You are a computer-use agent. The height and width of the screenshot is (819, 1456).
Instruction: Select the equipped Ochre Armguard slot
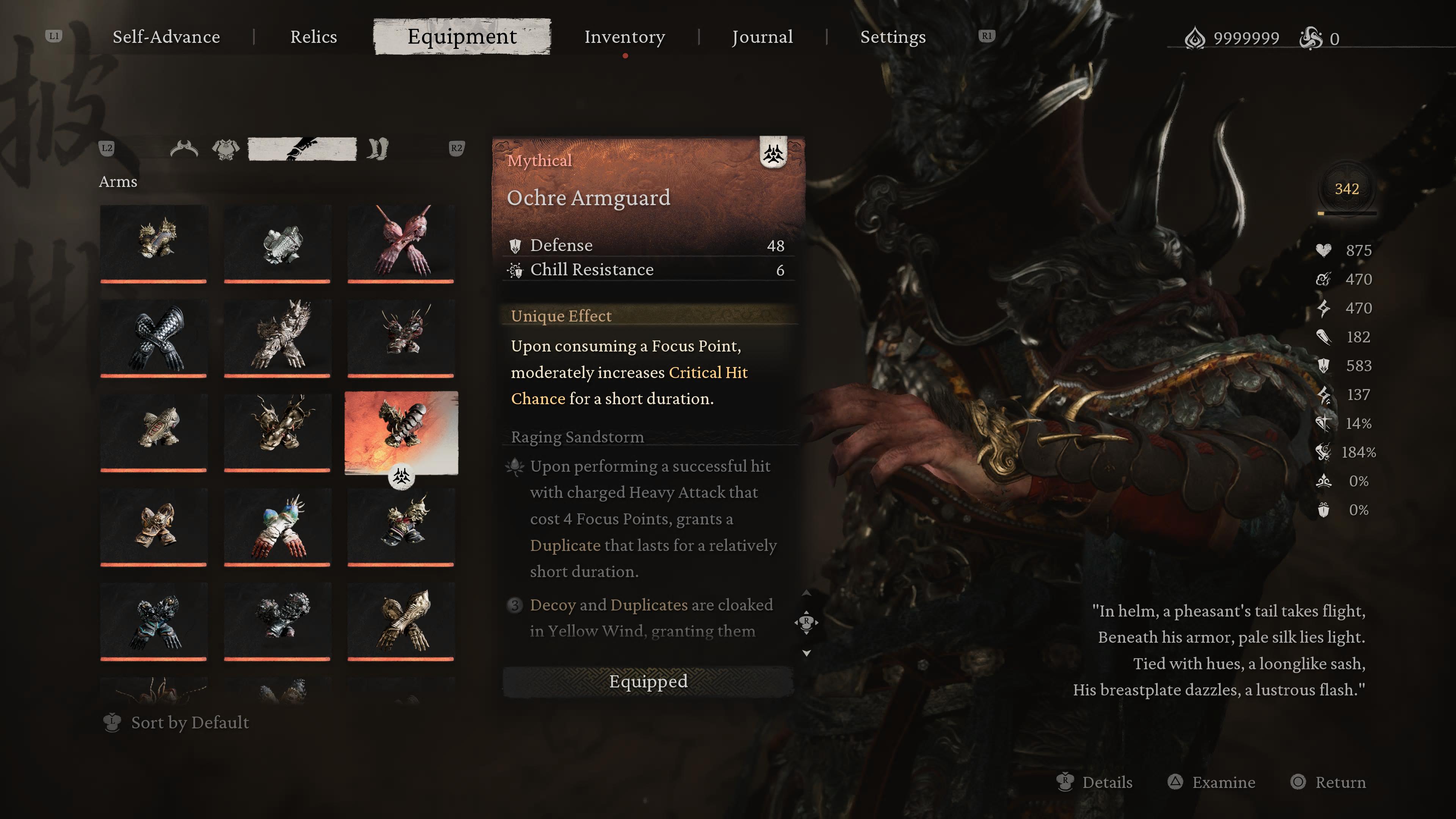[x=401, y=432]
